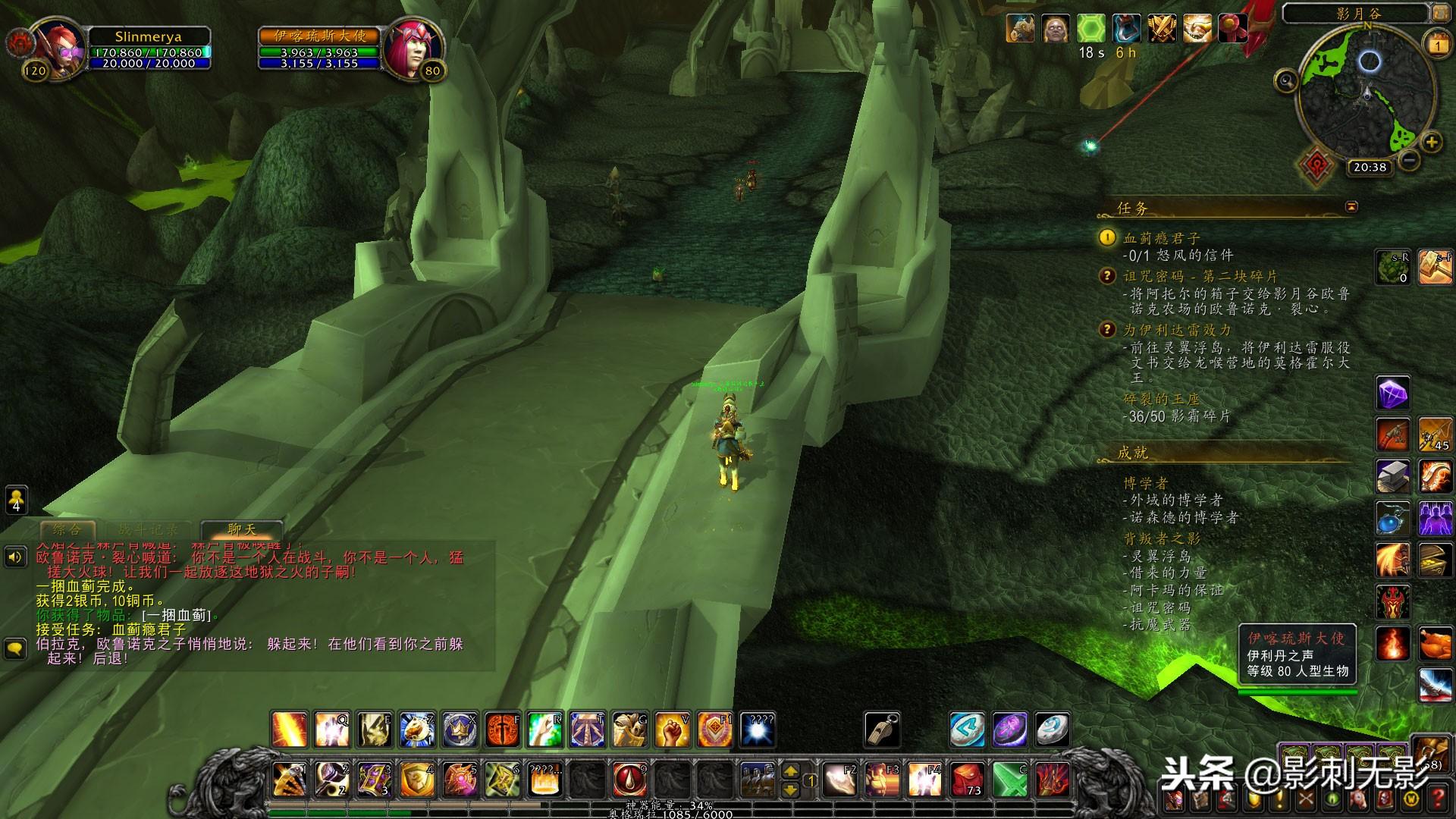The height and width of the screenshot is (819, 1456).
Task: Open the 为伊利达雷效力 quest entry
Action: click(1177, 330)
